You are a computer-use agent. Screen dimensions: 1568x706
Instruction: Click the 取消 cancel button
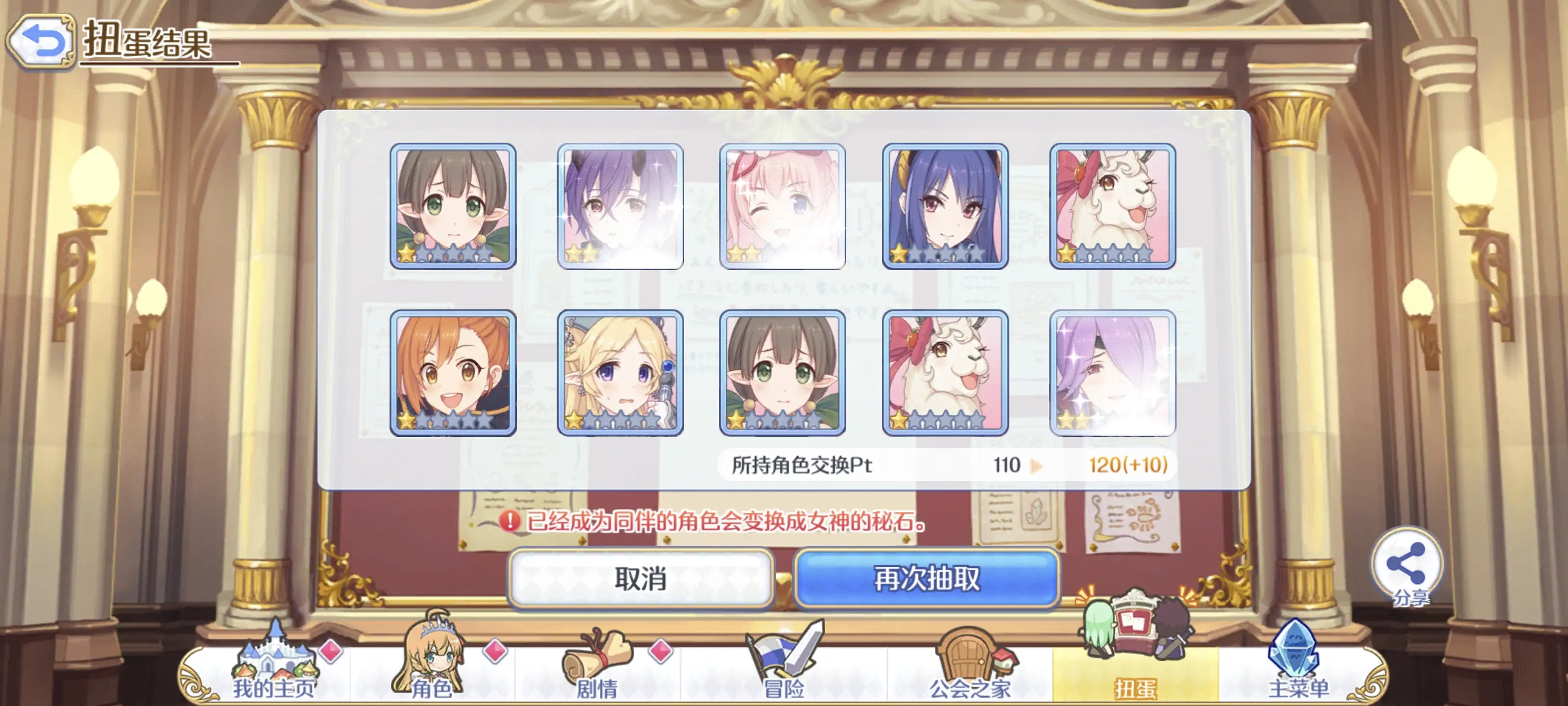point(640,579)
